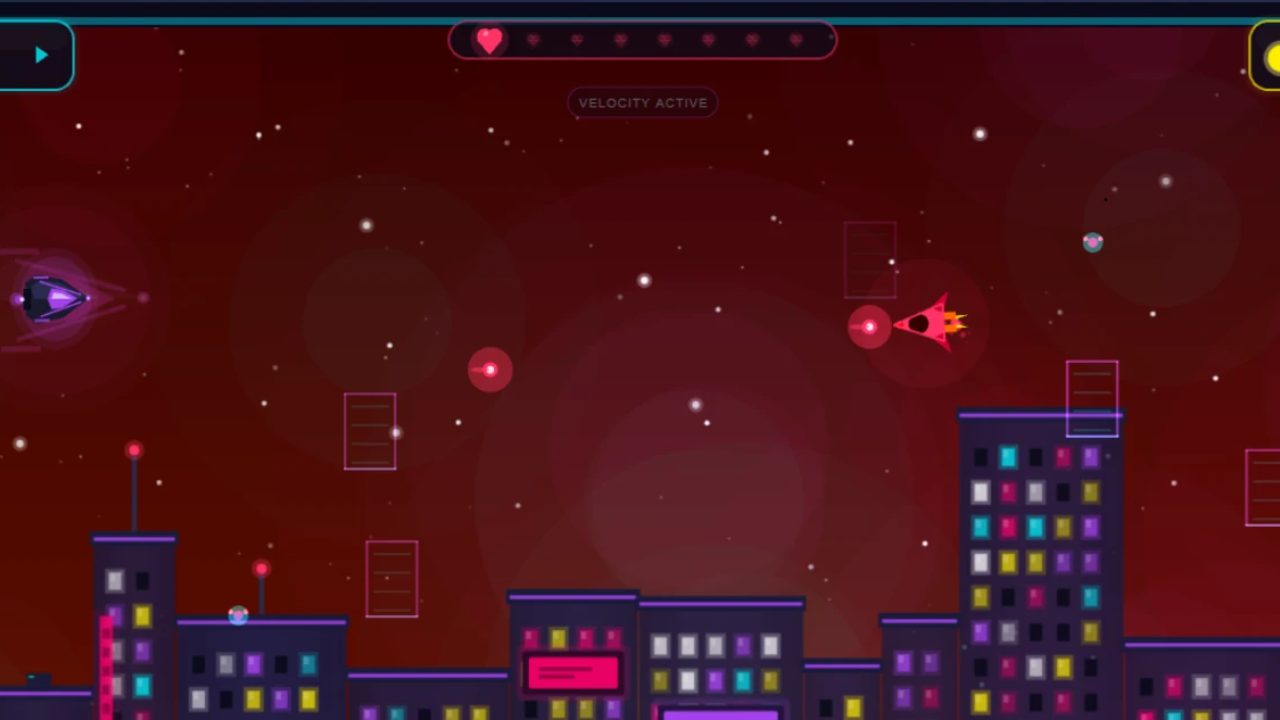Viewport: 1280px width, 720px height.
Task: Select the purple player spaceship on the left
Action: point(55,300)
